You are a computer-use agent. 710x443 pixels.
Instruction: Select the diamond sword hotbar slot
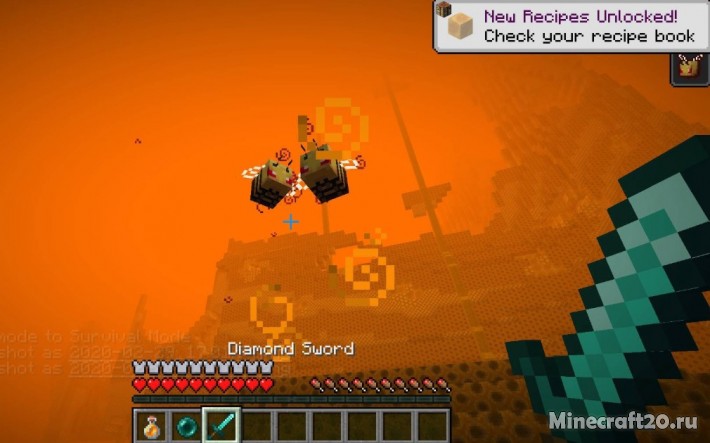point(221,425)
